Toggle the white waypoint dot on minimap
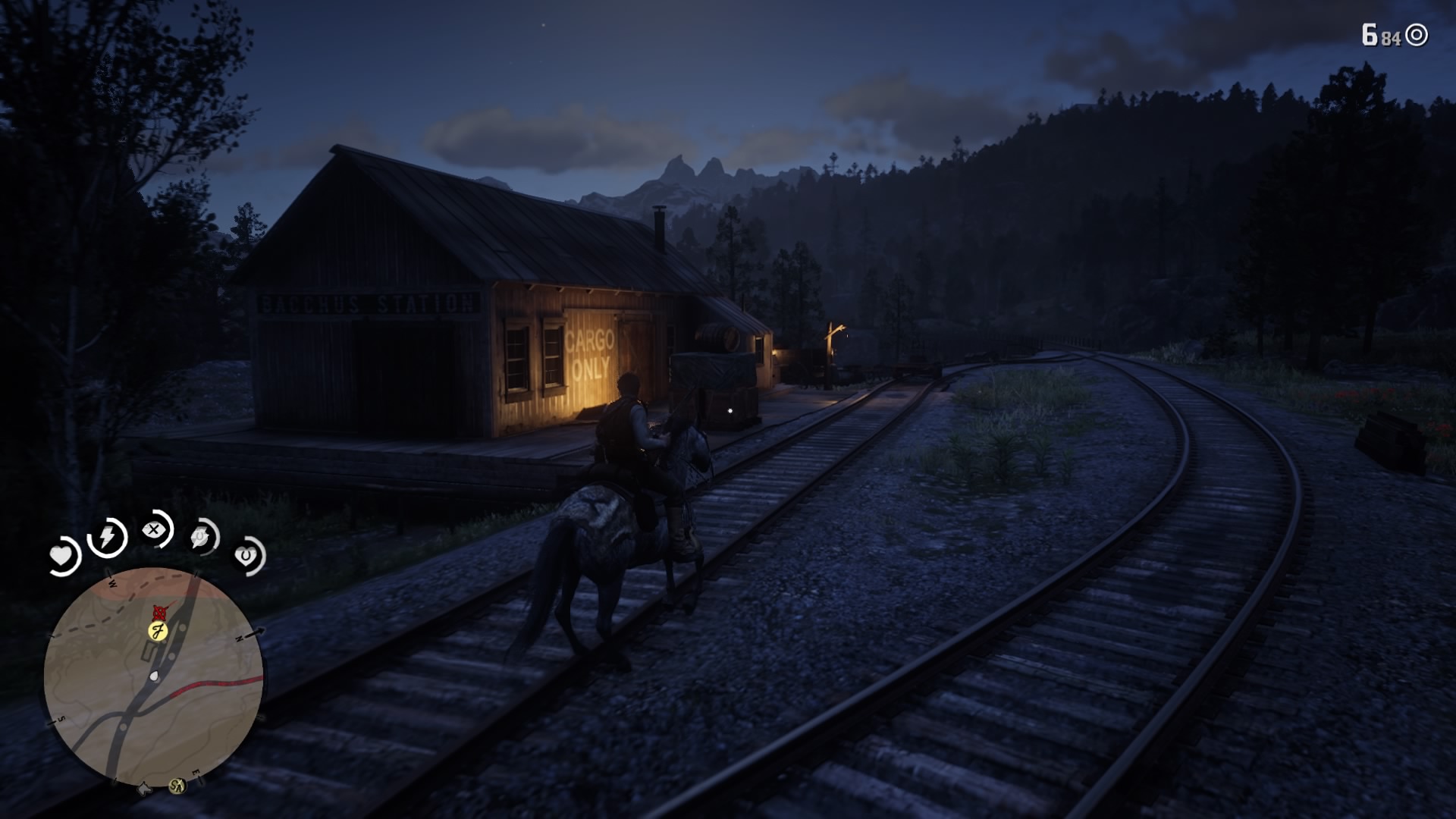The image size is (1456, 819). click(x=154, y=676)
